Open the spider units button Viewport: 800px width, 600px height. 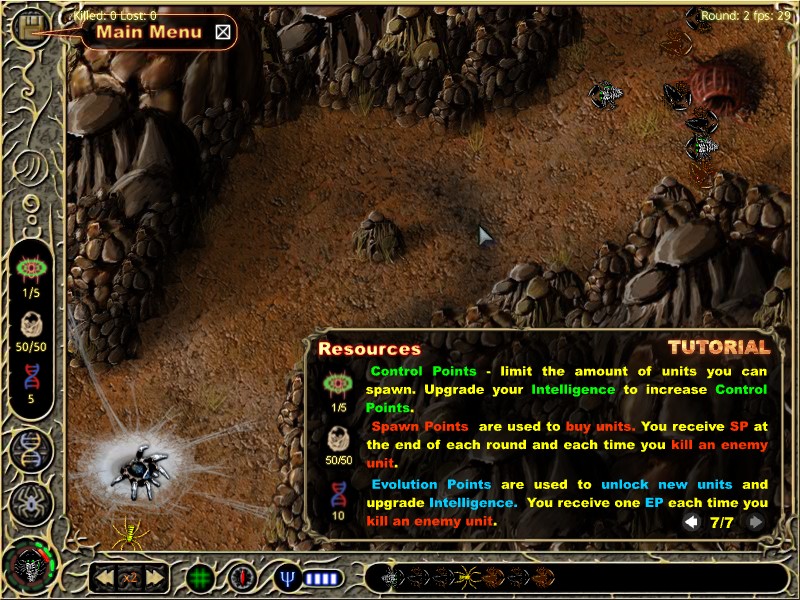[32, 503]
